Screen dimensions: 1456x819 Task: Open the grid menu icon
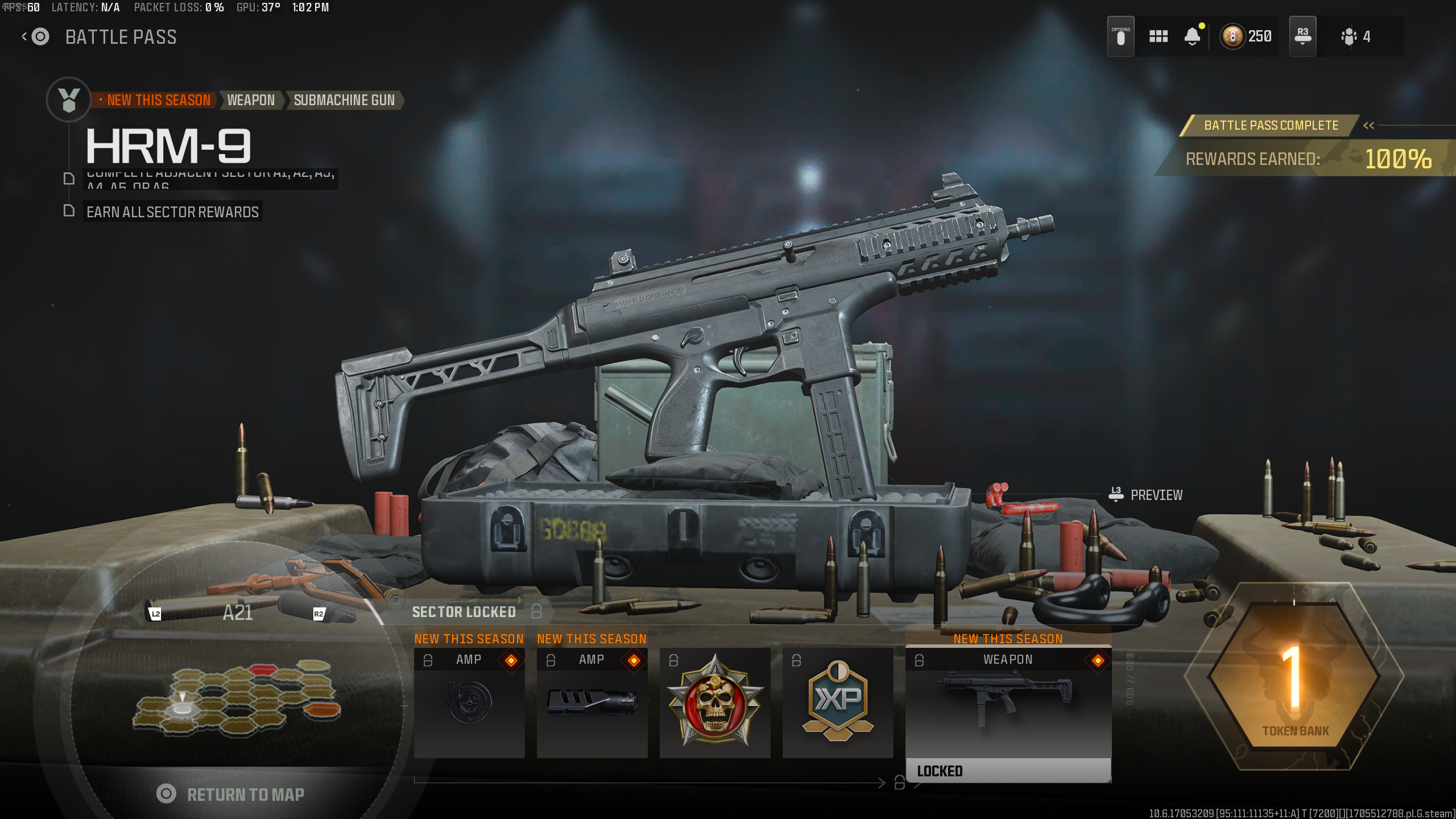click(1158, 37)
